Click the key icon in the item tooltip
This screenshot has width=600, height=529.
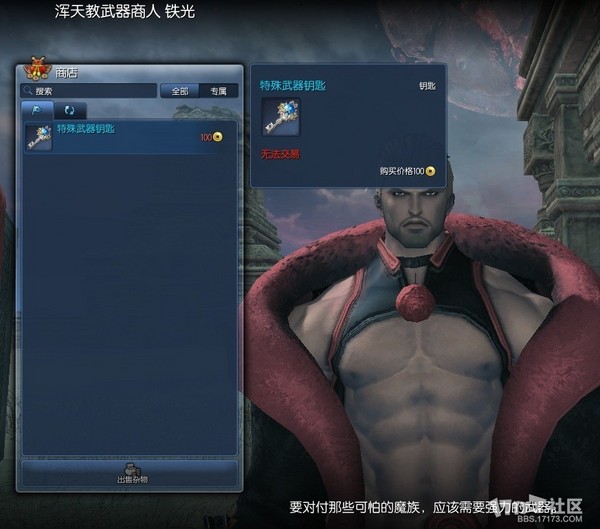[x=277, y=119]
